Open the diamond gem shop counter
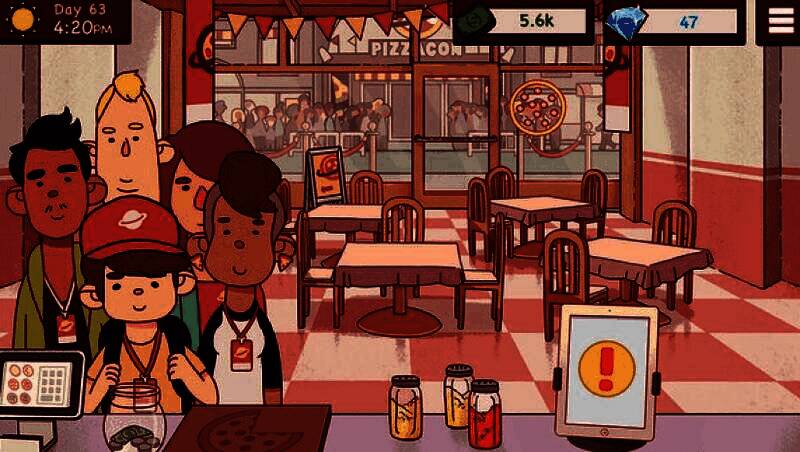 click(x=674, y=22)
